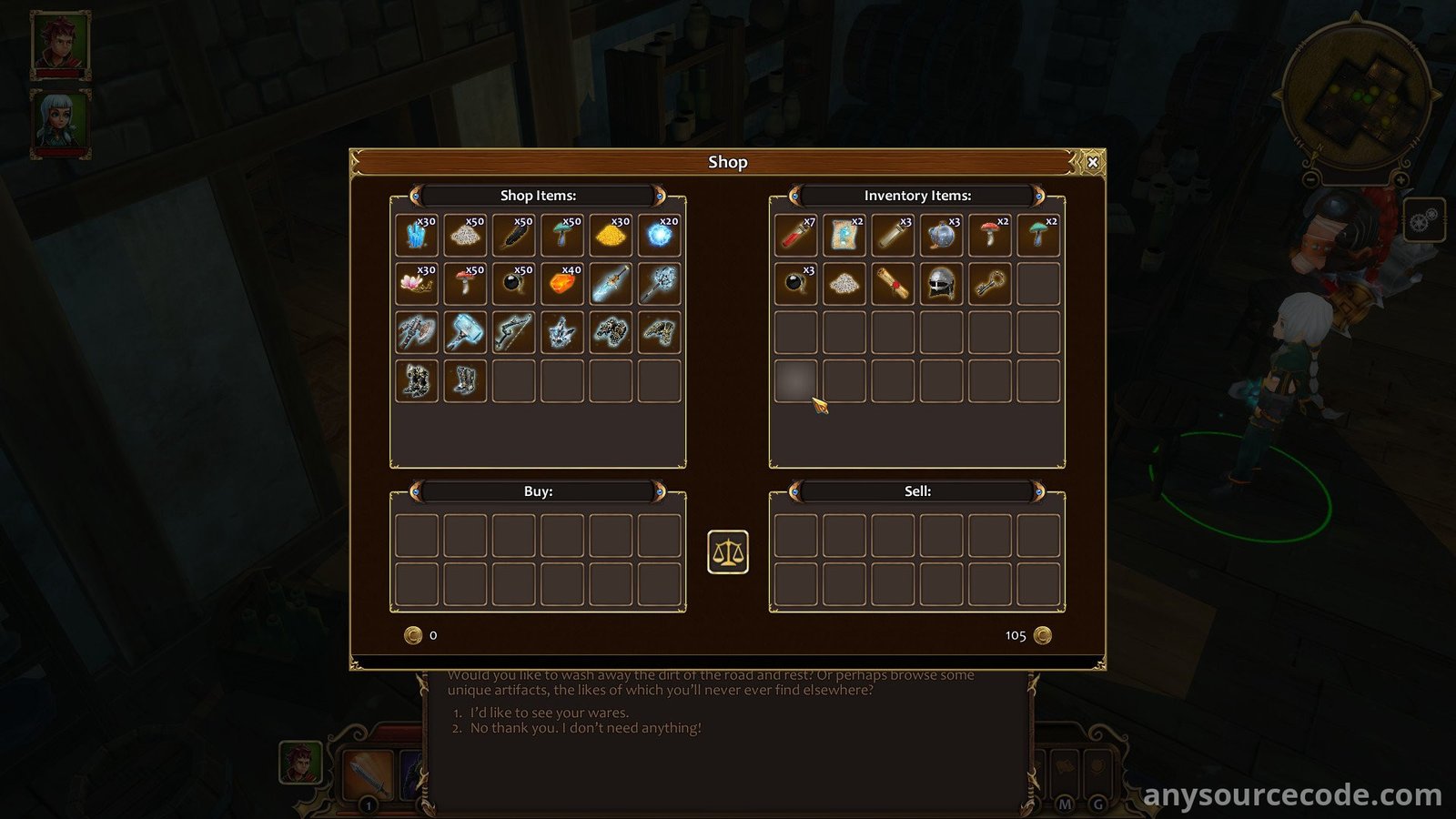Pick the icy warhammer from the shop

coord(465,332)
